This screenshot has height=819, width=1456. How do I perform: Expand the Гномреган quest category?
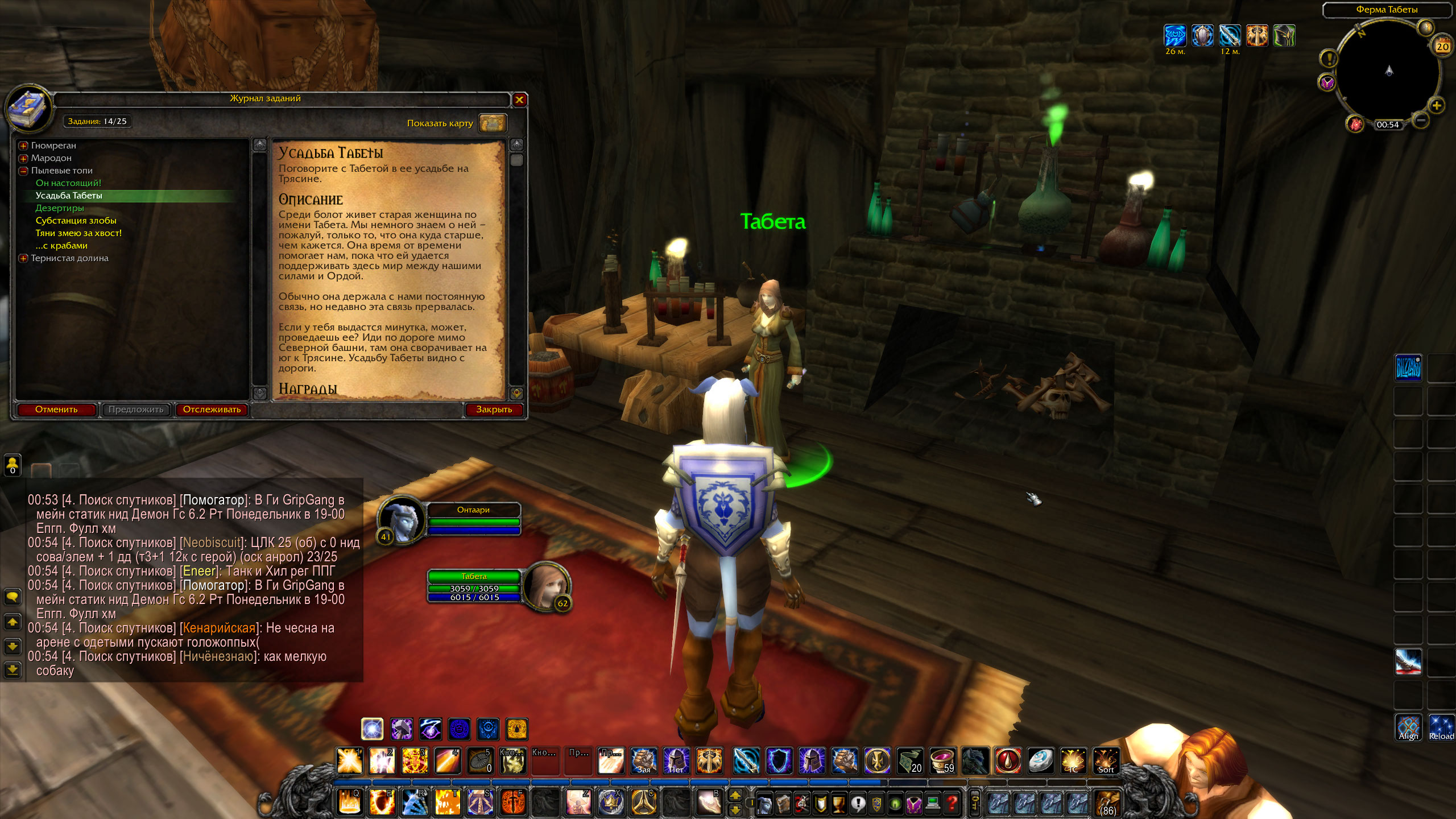coord(23,146)
